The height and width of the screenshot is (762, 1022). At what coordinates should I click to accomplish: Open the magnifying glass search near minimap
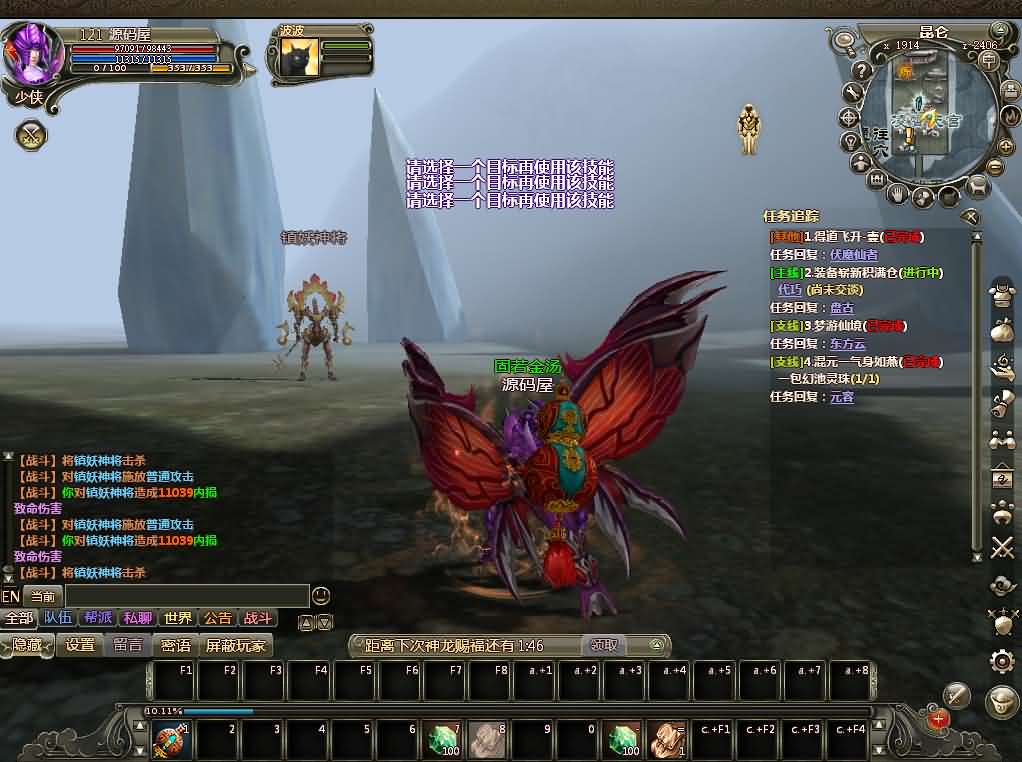[845, 42]
